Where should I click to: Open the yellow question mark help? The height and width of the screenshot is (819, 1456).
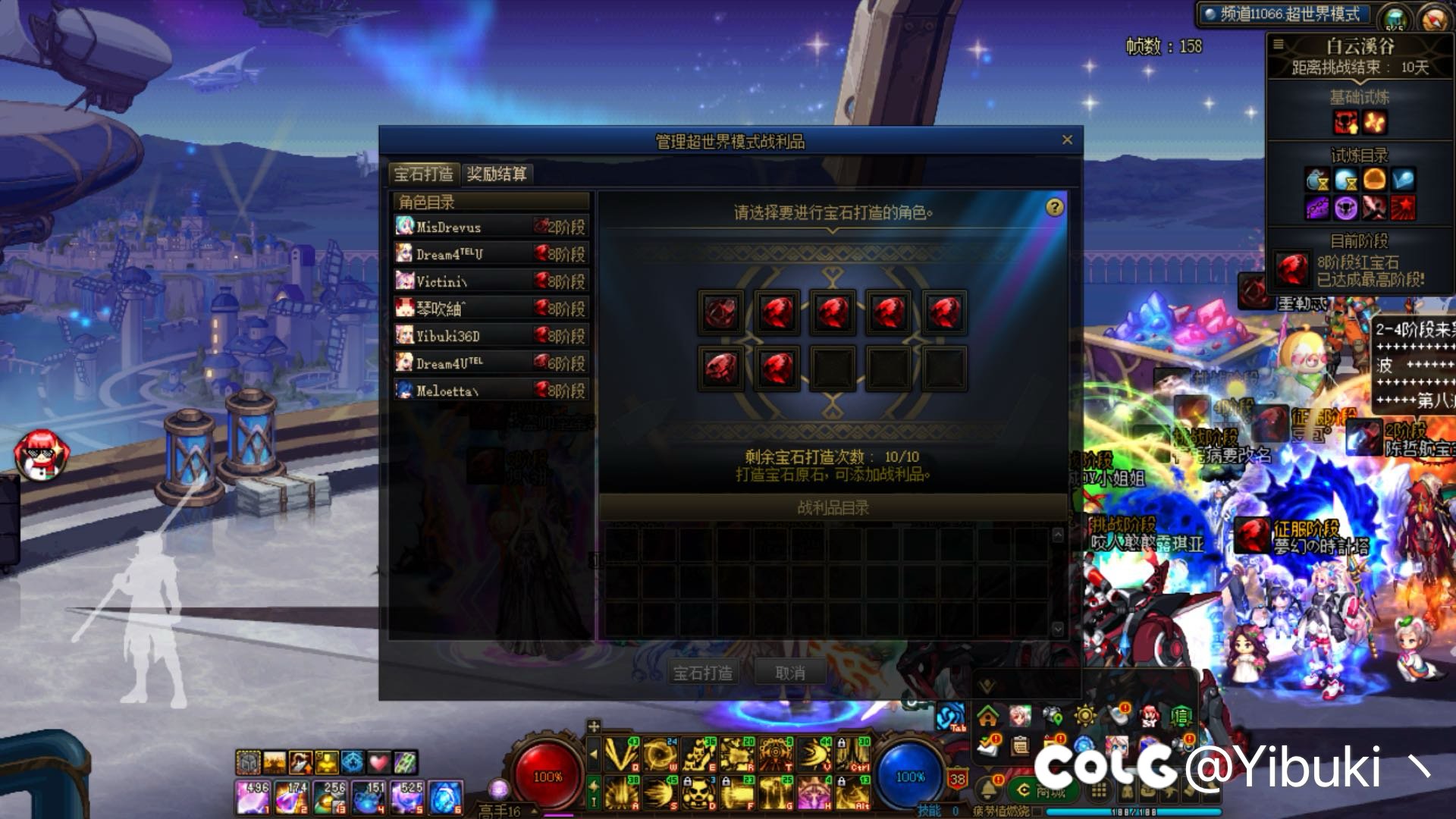[1054, 208]
